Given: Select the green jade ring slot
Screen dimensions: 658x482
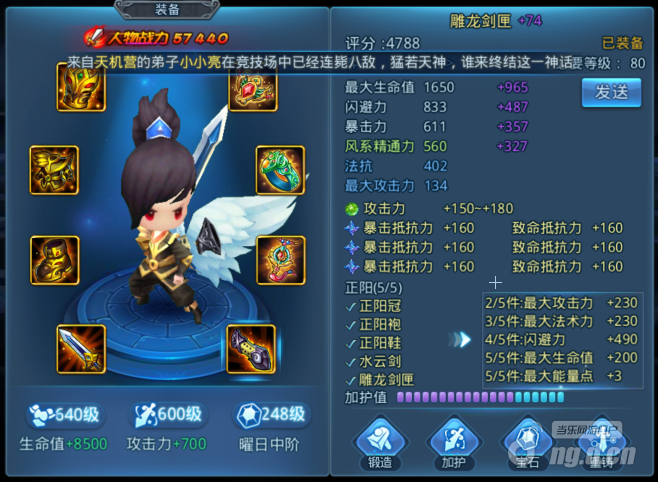Looking at the screenshot, I should click(x=280, y=171).
